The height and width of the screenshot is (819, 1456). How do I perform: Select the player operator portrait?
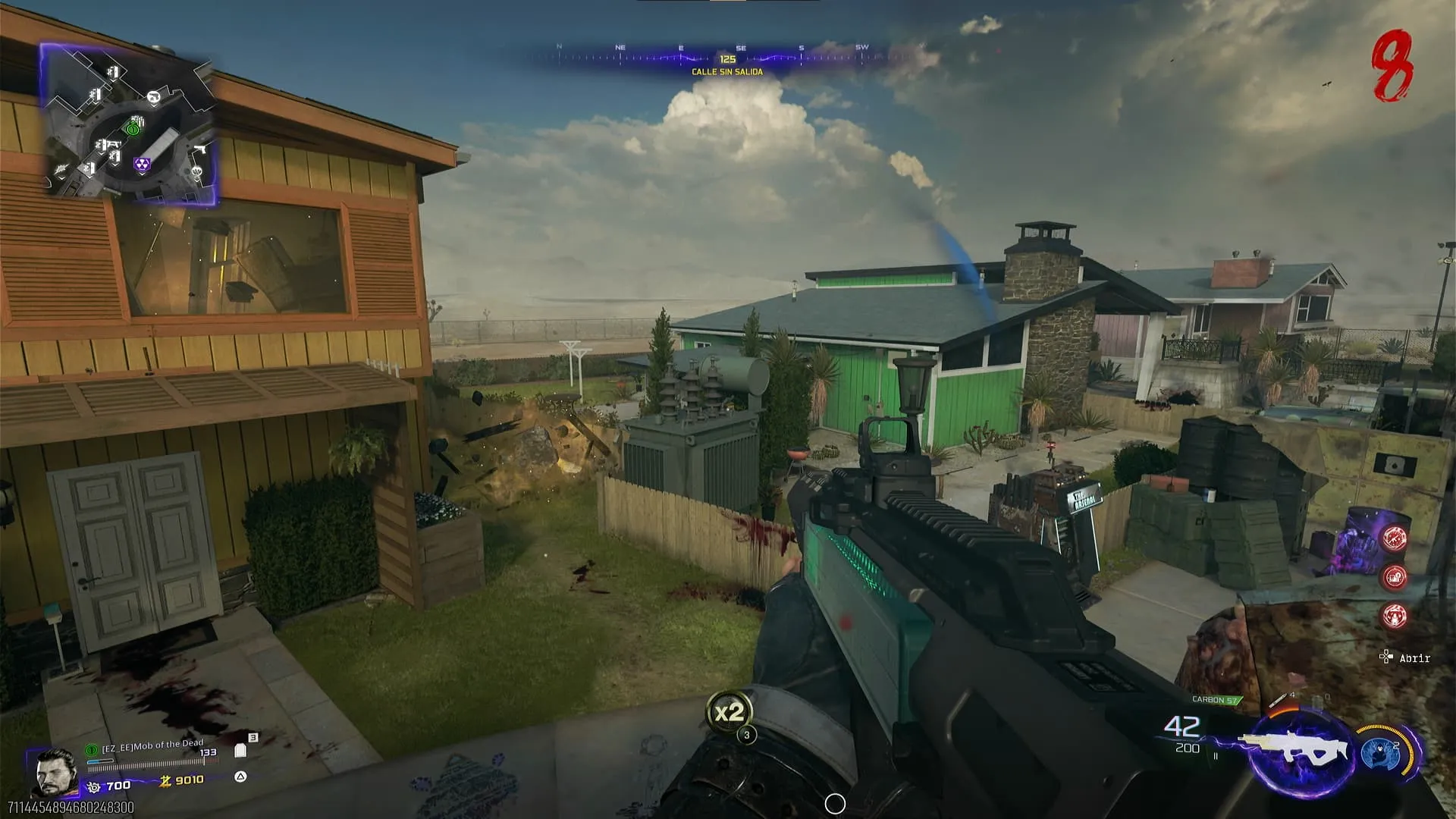(55, 772)
